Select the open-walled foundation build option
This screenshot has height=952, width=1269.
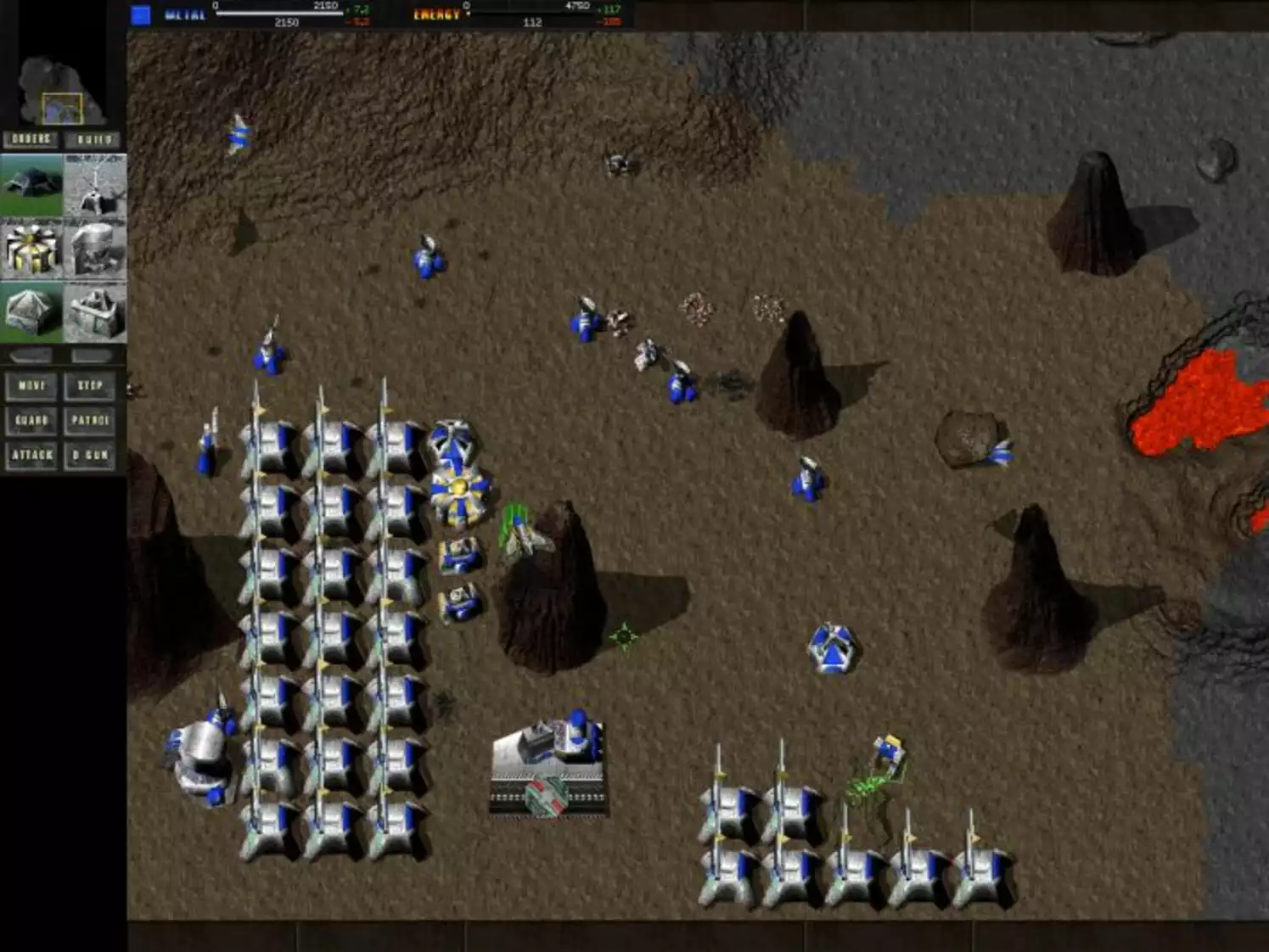(x=95, y=310)
